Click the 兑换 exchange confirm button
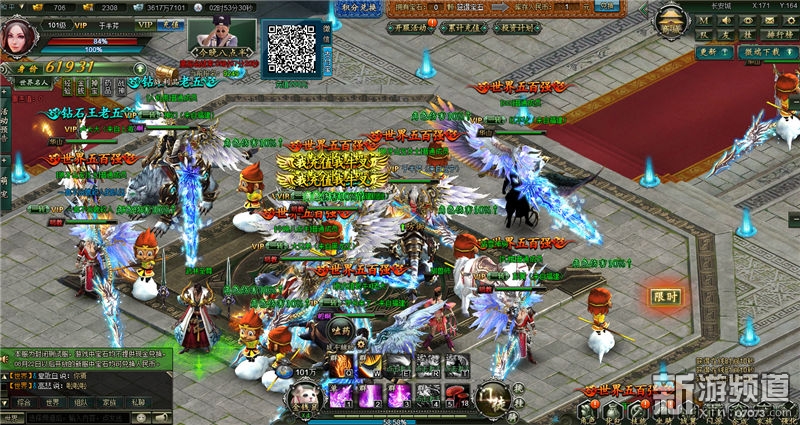The image size is (800, 425). click(x=604, y=6)
